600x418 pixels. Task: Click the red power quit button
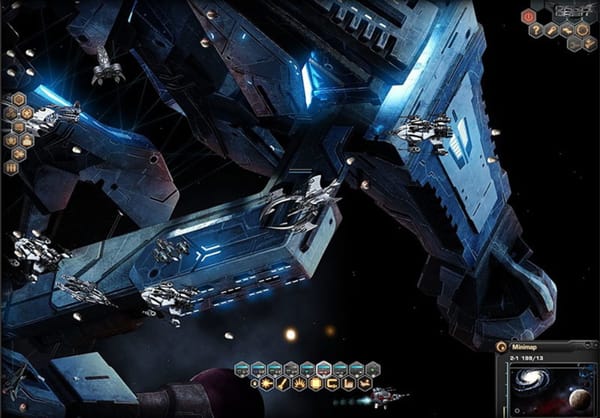point(529,16)
